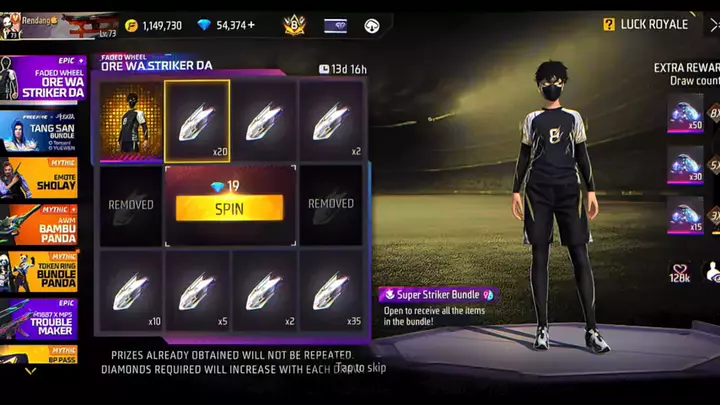Choose the Token Ring Bundle Panda tab
The height and width of the screenshot is (405, 720).
(42, 271)
